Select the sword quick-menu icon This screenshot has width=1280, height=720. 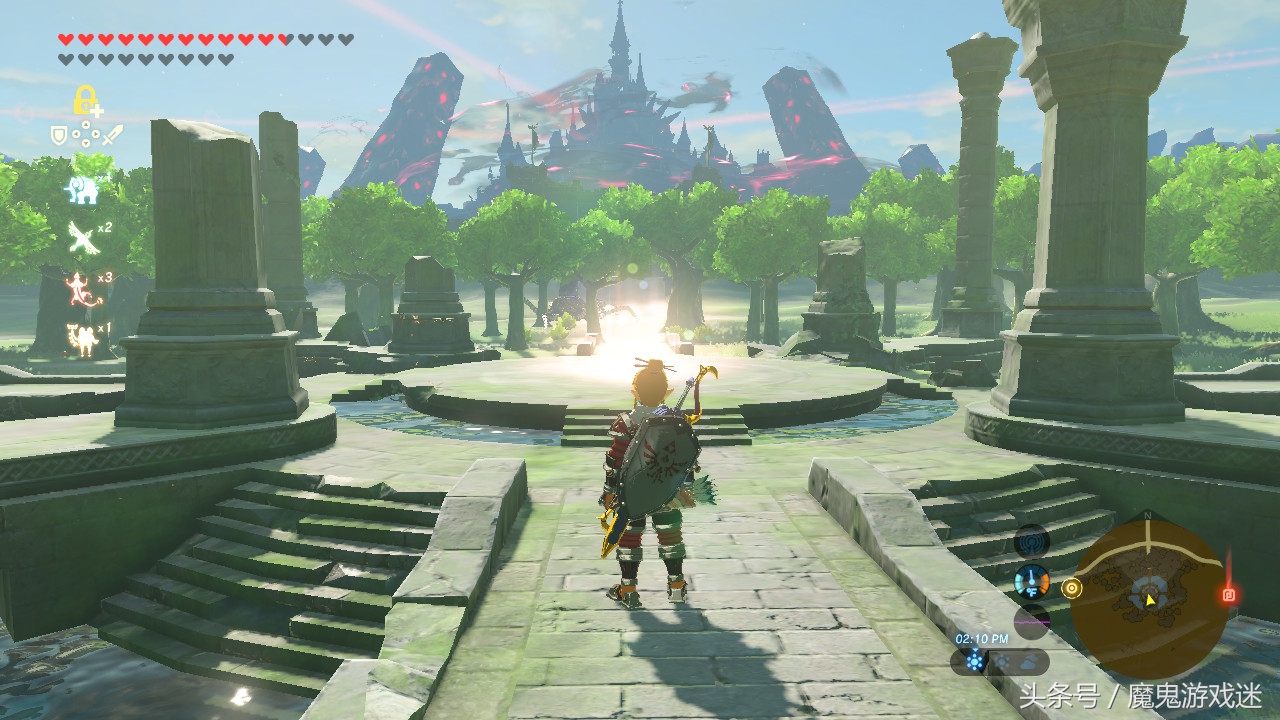(x=112, y=133)
